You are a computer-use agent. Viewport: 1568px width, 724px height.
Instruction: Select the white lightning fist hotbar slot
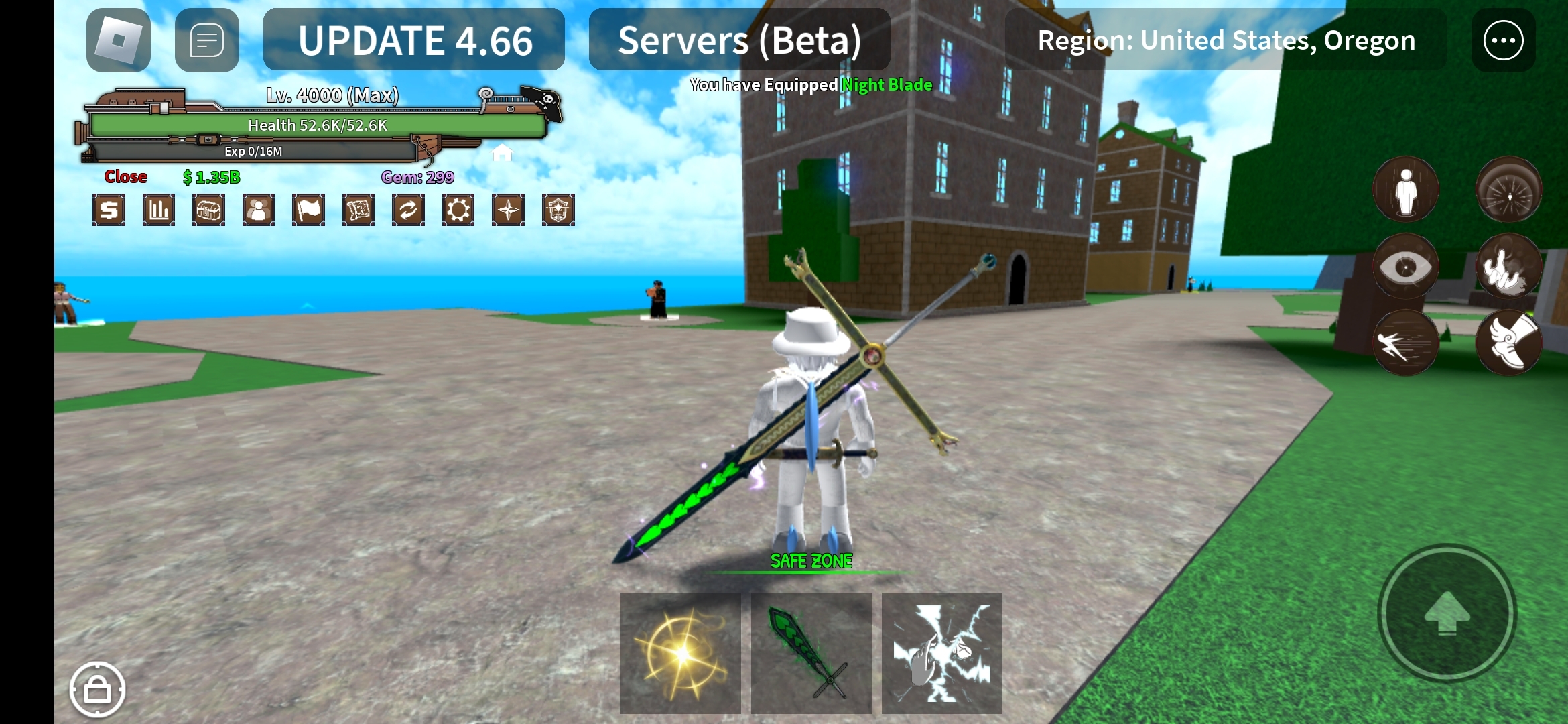(941, 653)
